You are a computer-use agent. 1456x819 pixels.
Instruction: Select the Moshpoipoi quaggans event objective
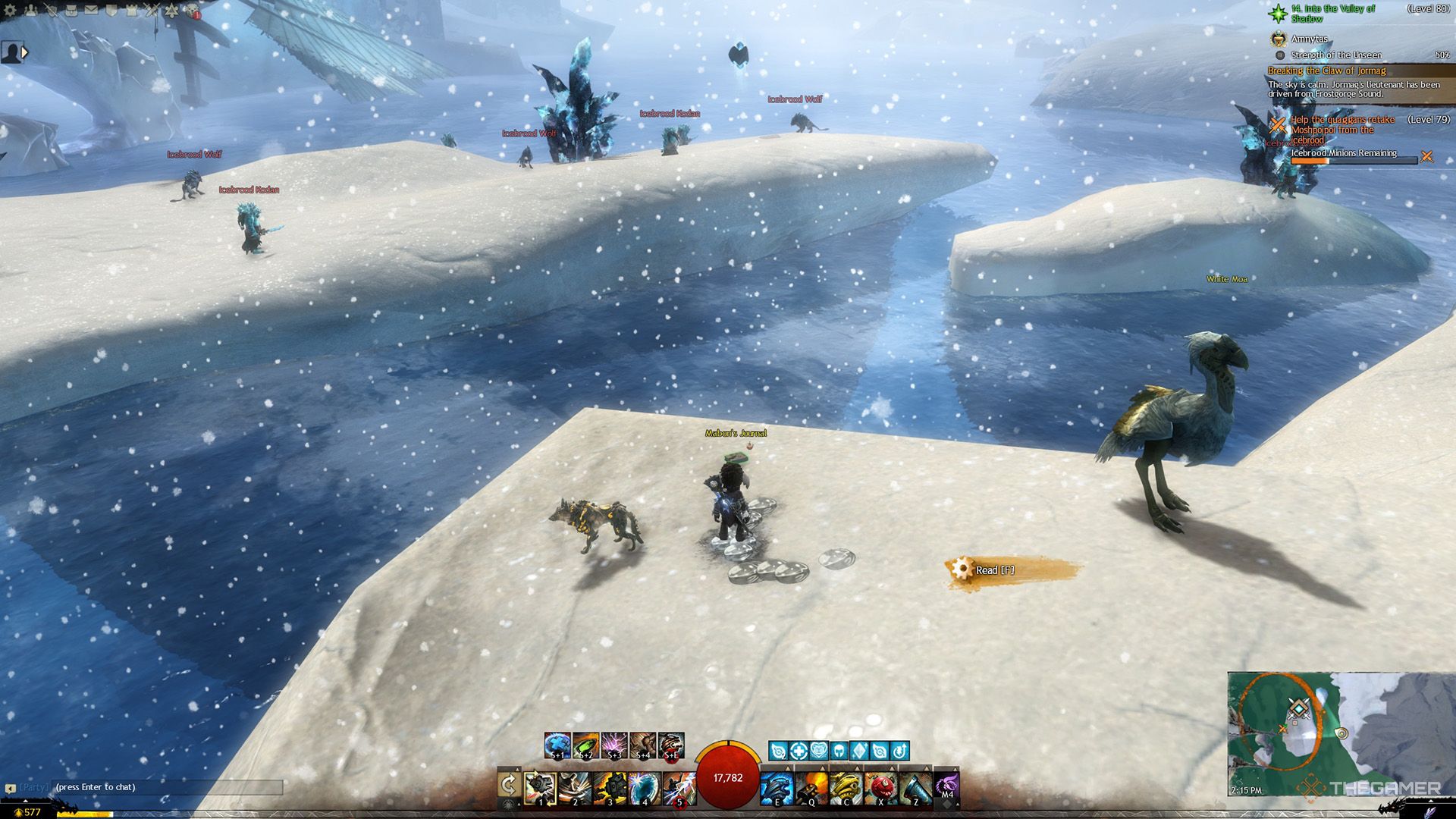(x=1342, y=130)
